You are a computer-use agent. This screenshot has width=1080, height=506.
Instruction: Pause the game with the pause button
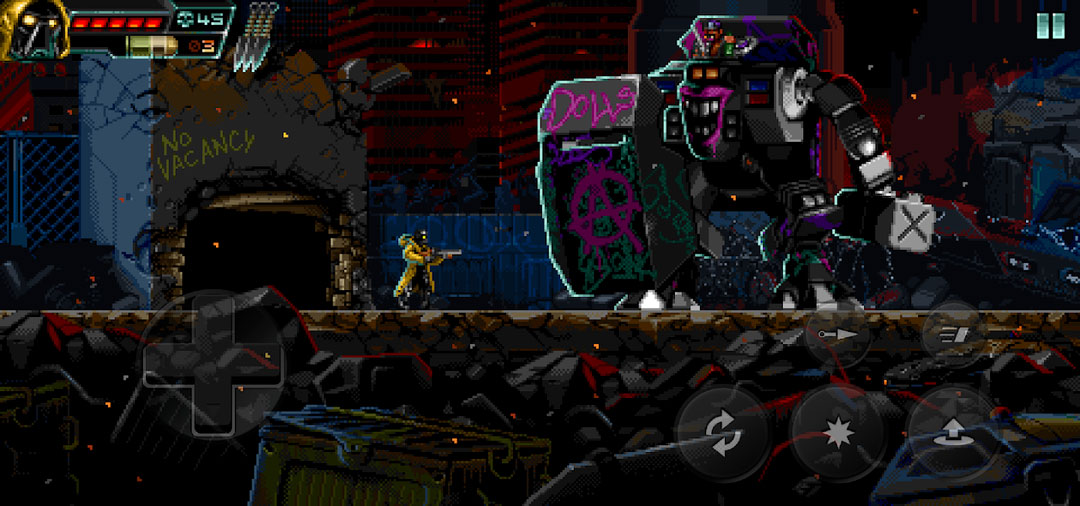1049,25
